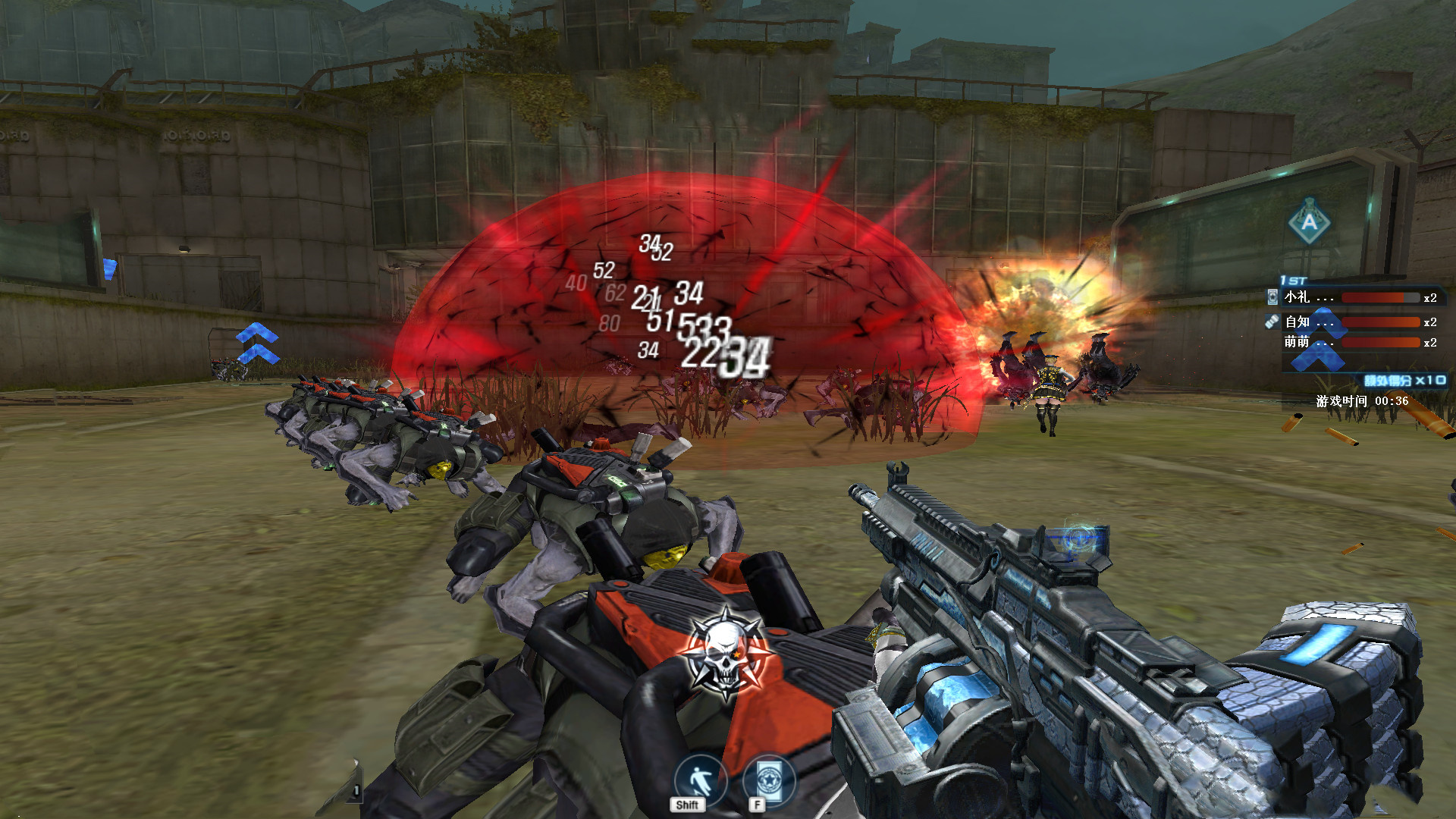Select the blue diamond A objective marker
Image resolution: width=1456 pixels, height=819 pixels.
pos(1309,221)
